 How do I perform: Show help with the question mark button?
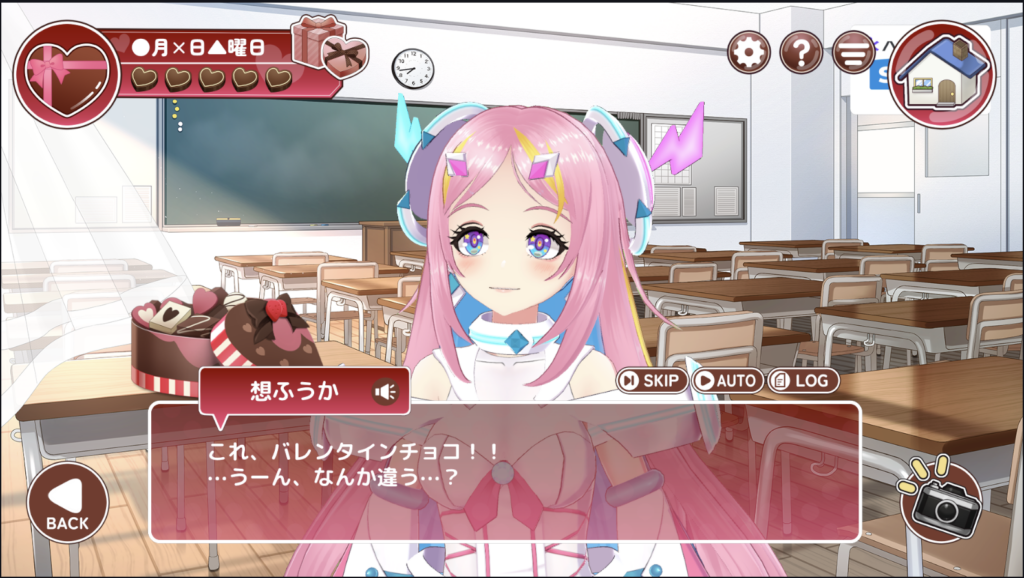(x=800, y=52)
